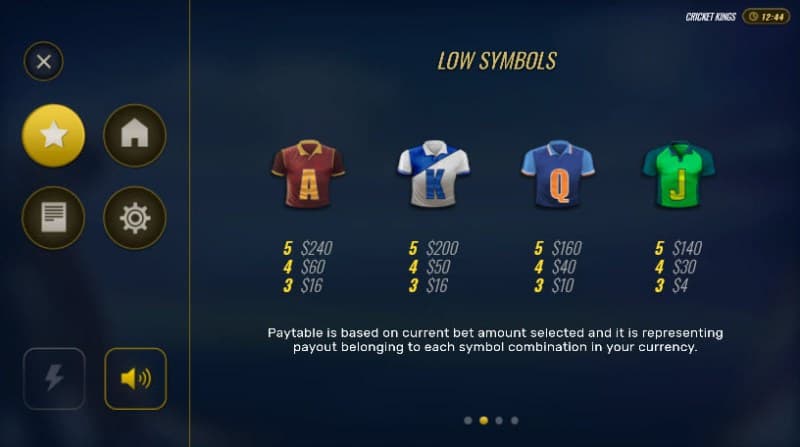Open the gear settings button
800x447 pixels.
tap(135, 217)
